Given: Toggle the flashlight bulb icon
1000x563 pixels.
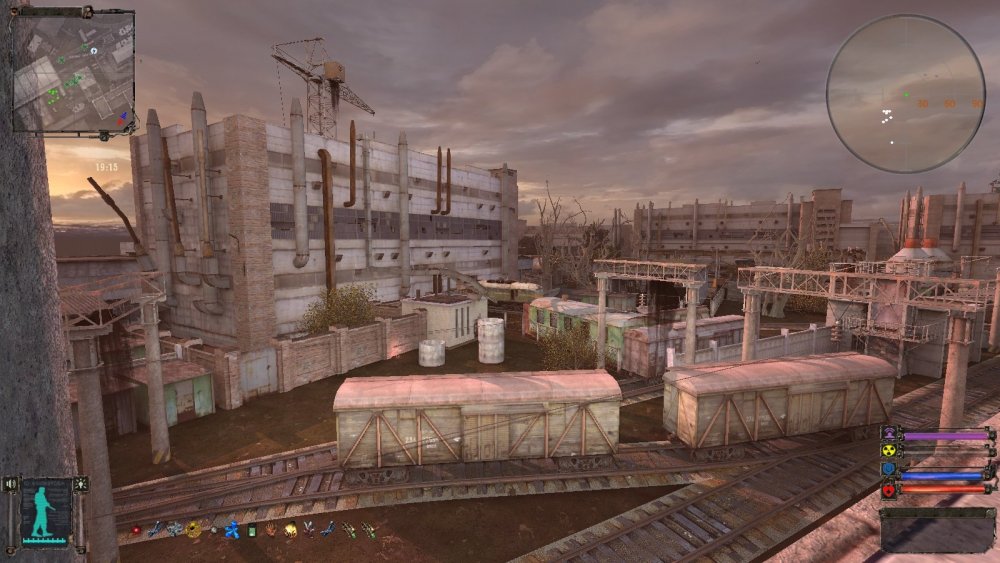Looking at the screenshot, I should pyautogui.click(x=80, y=485).
